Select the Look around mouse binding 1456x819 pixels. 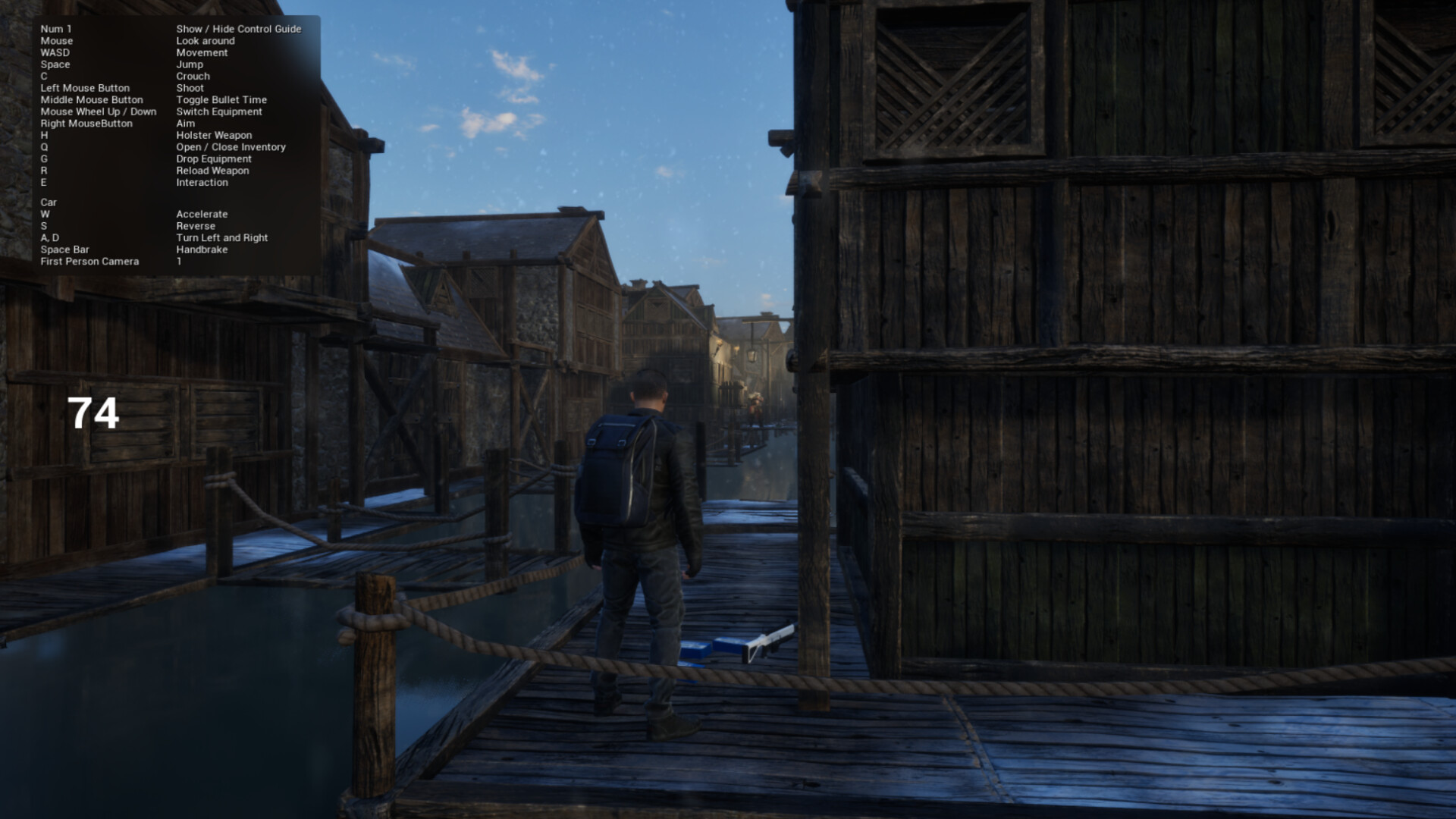tap(206, 40)
